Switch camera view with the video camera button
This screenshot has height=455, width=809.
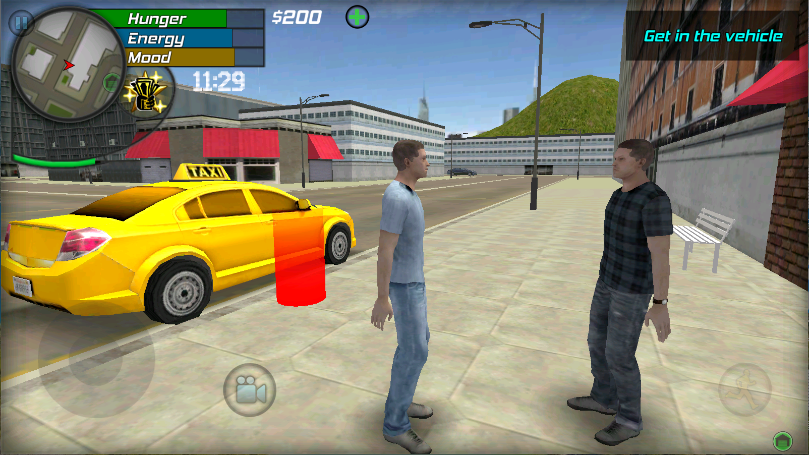(249, 389)
